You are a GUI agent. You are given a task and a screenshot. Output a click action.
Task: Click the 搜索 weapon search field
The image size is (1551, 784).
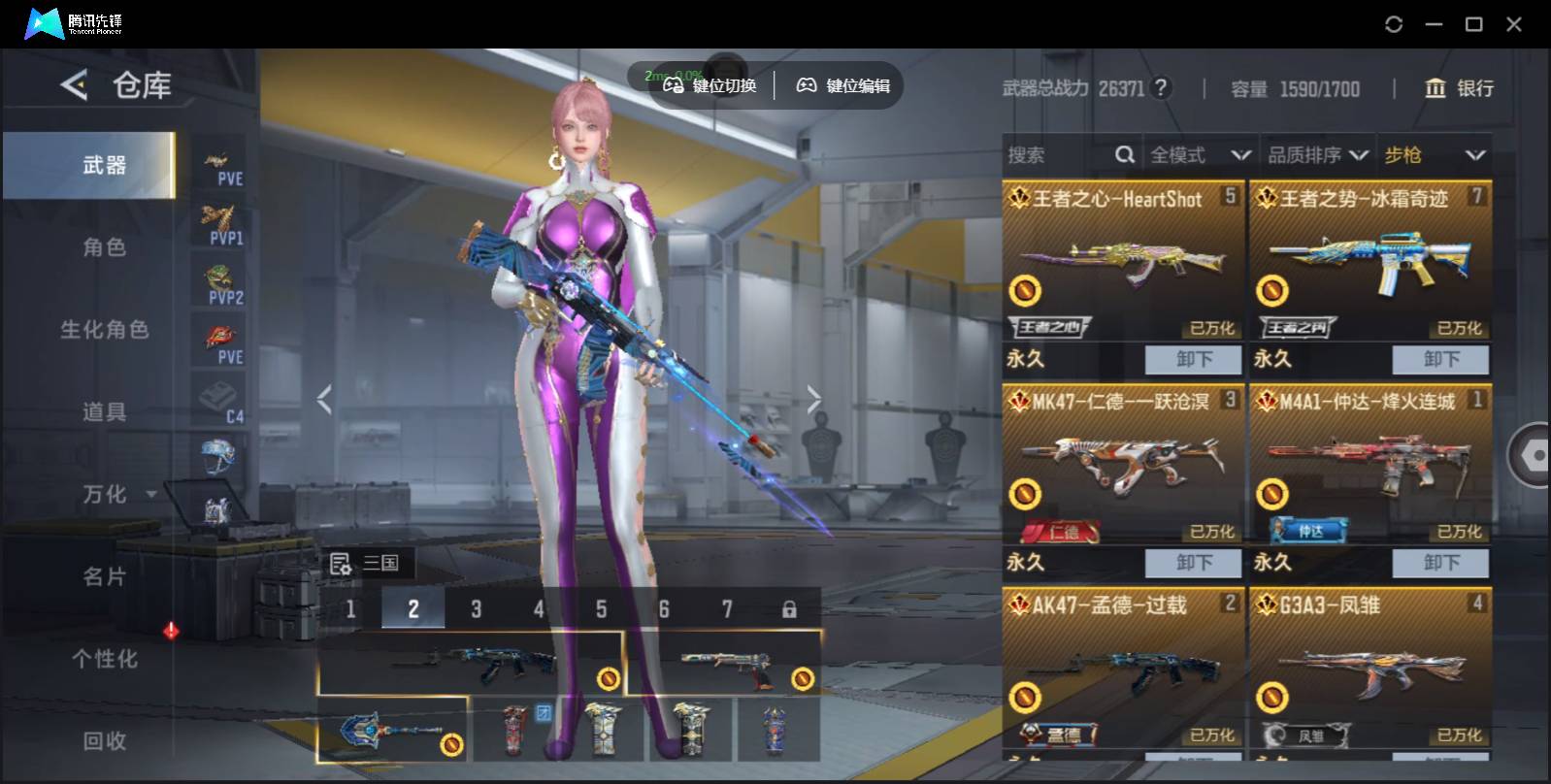pos(1058,155)
